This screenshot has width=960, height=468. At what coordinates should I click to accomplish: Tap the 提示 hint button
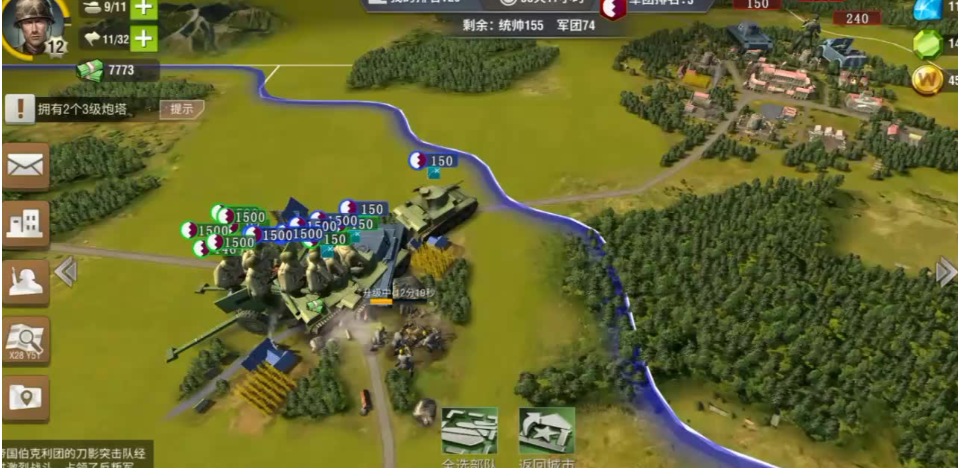click(181, 109)
